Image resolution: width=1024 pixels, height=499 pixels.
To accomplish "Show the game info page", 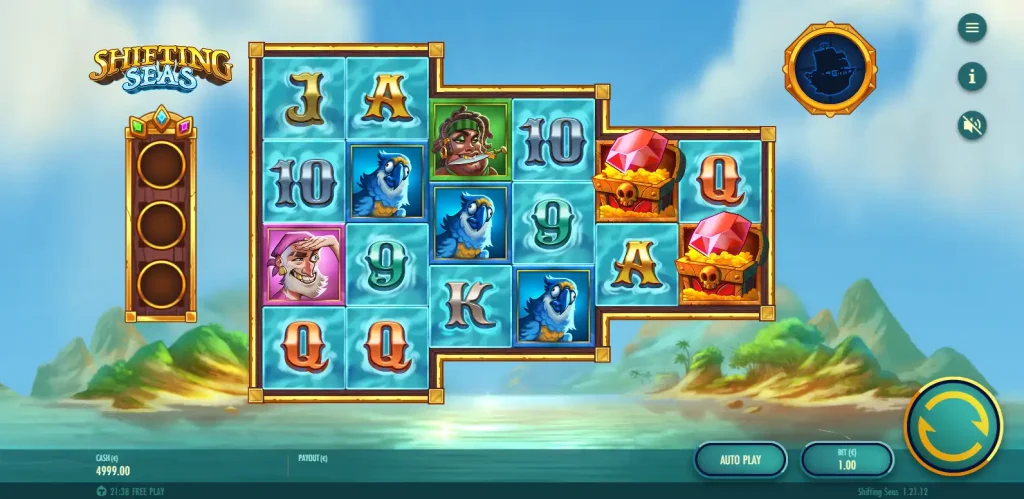I will pyautogui.click(x=971, y=76).
